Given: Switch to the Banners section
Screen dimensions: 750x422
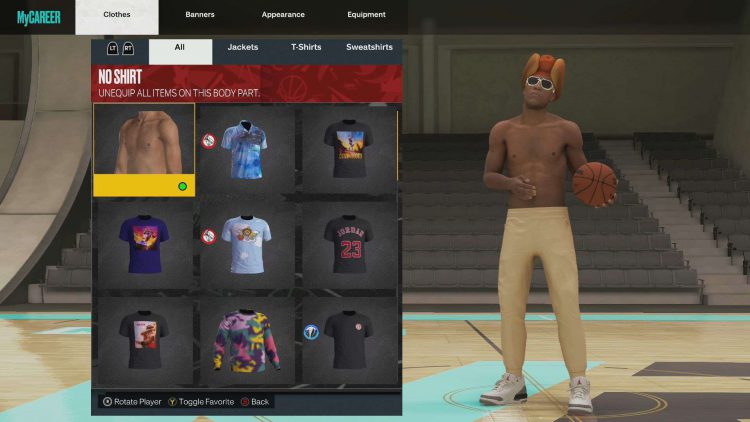Looking at the screenshot, I should (x=200, y=15).
